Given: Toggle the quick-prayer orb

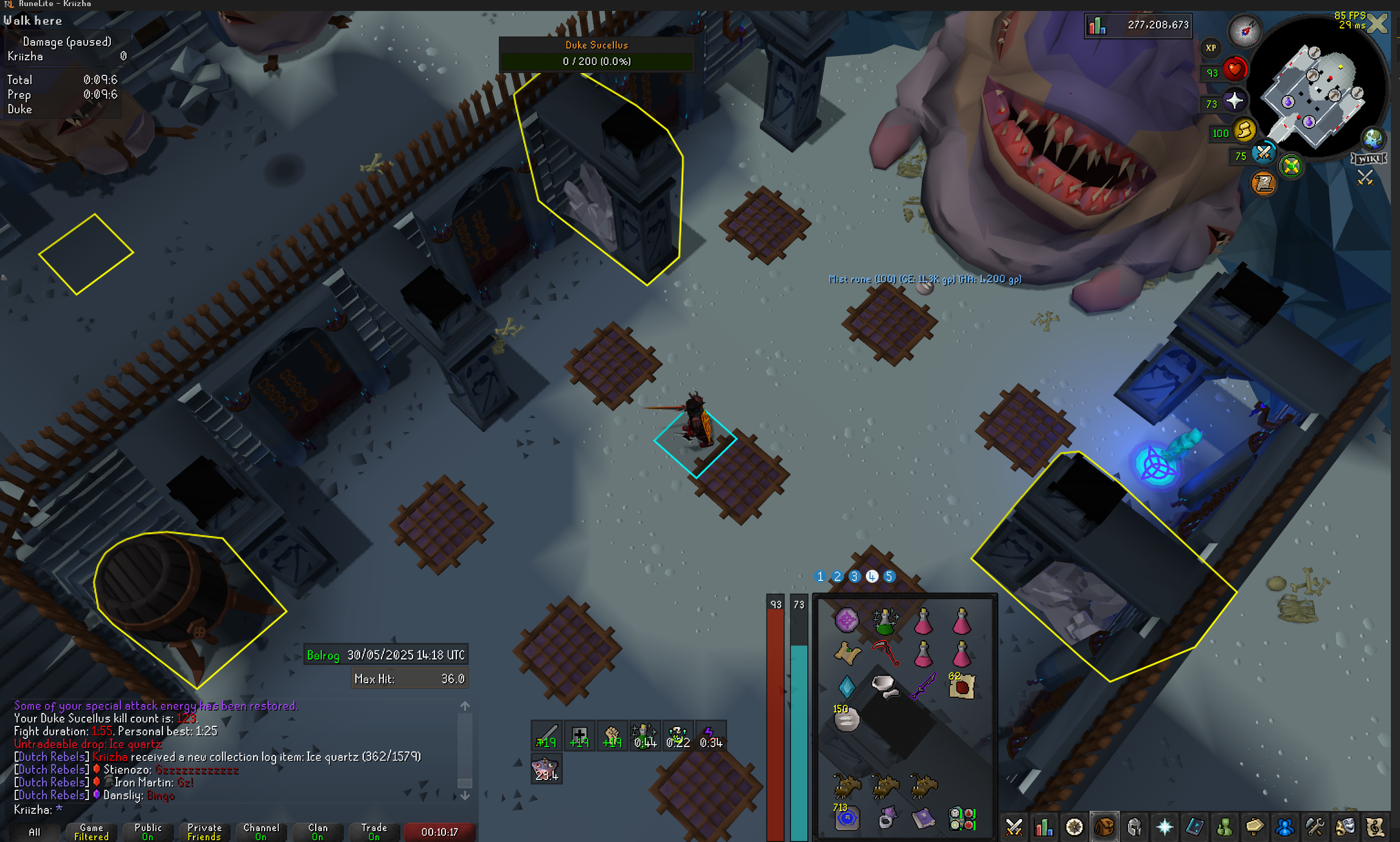Looking at the screenshot, I should click(x=1234, y=101).
